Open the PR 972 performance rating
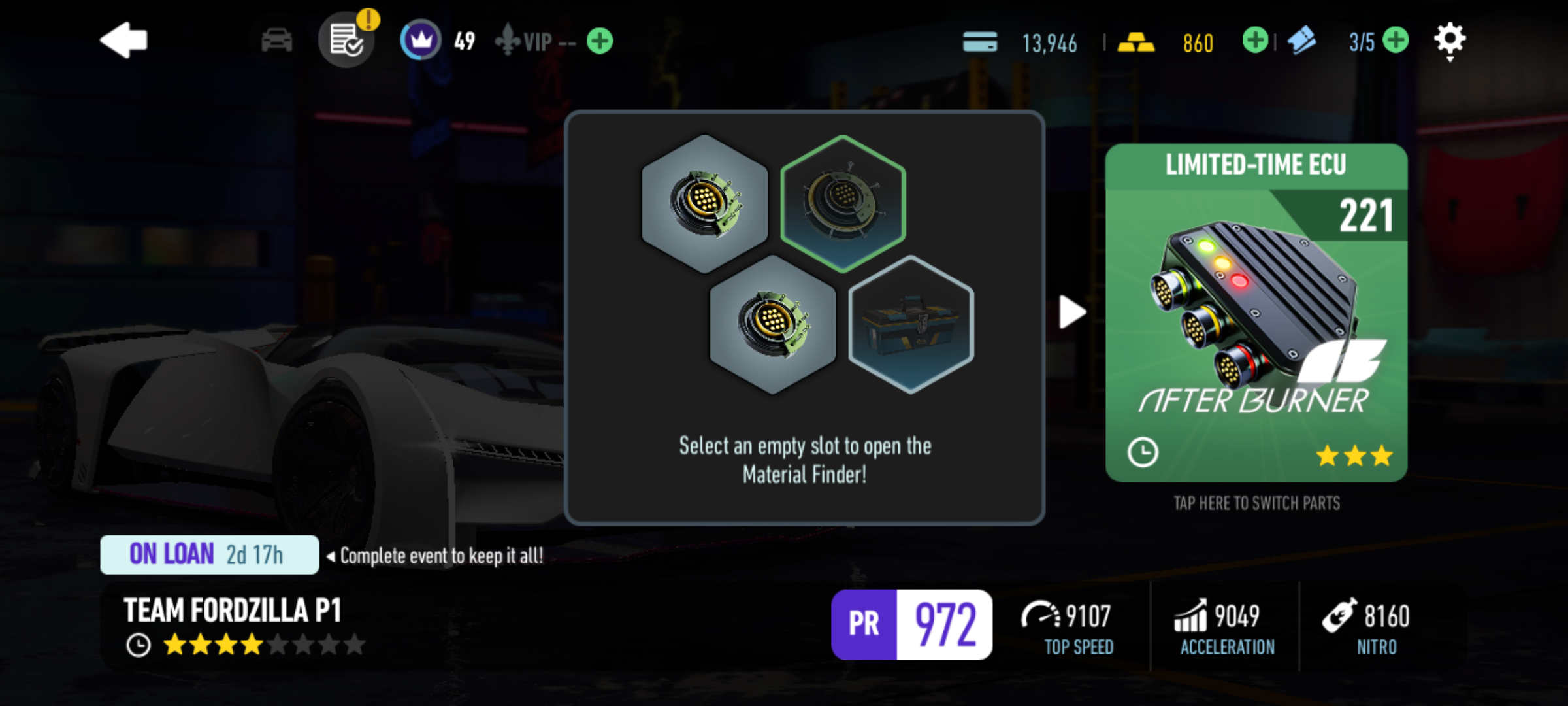1568x706 pixels. point(911,624)
